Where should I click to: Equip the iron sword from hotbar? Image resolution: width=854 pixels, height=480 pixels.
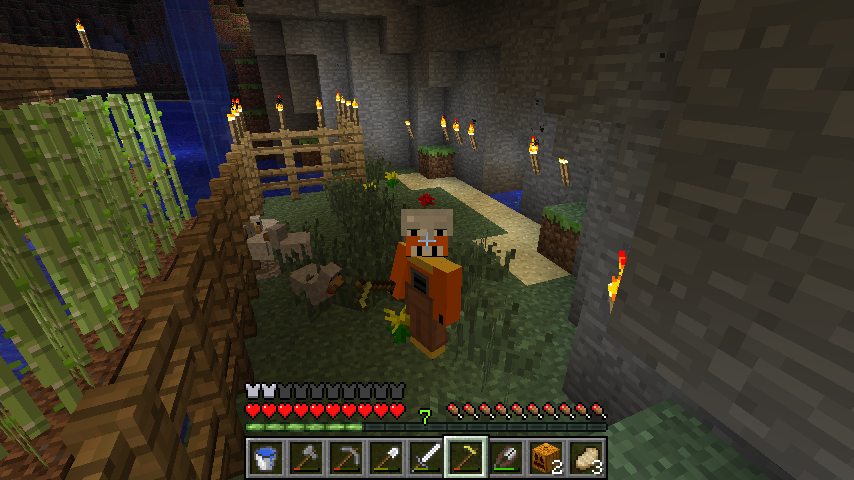click(x=426, y=458)
